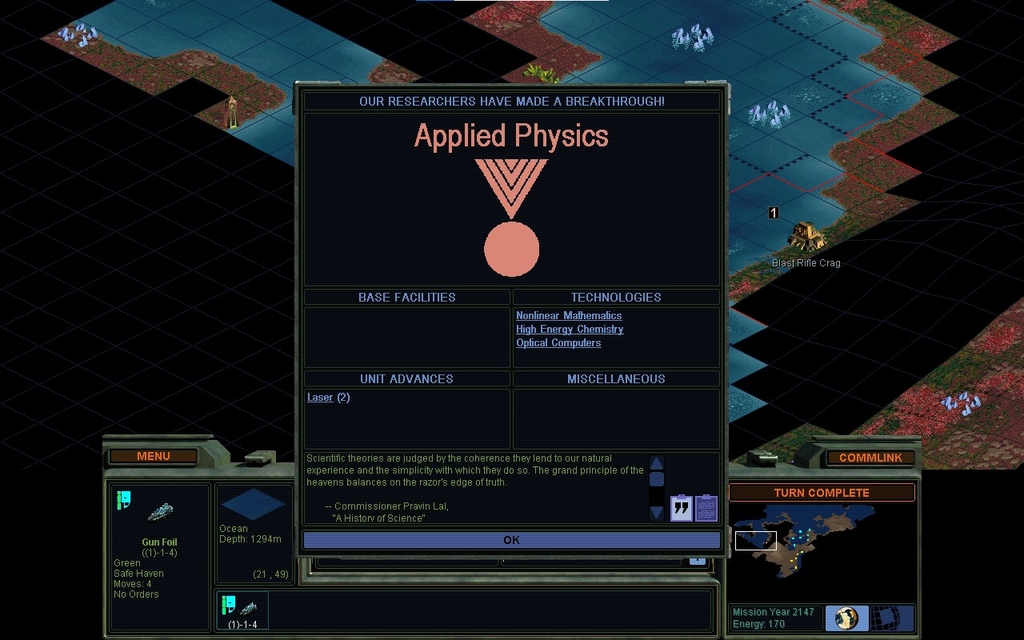The image size is (1024, 640).
Task: Select the quotation-mark clipboard icon
Action: pyautogui.click(x=681, y=508)
